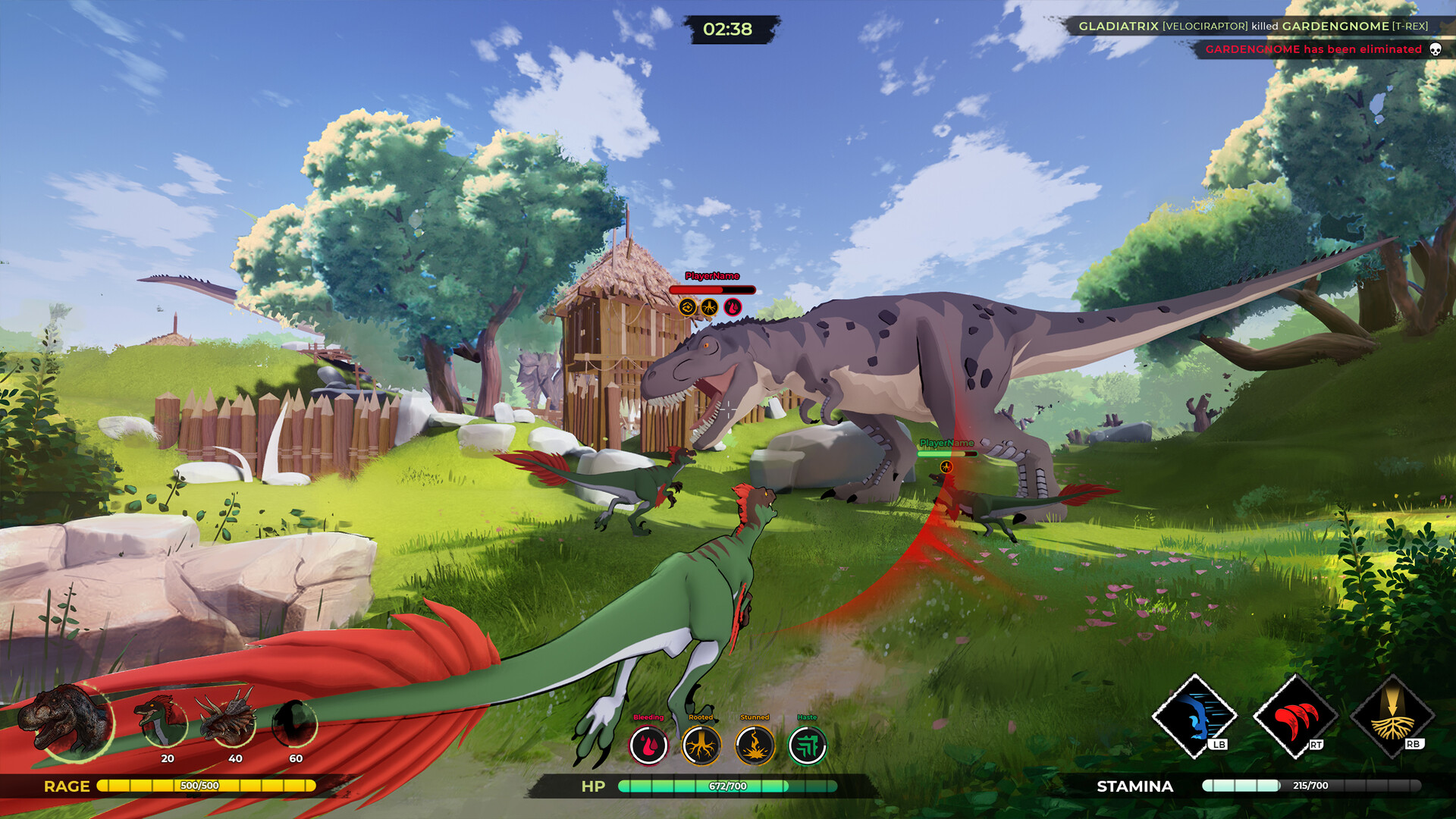This screenshot has height=819, width=1456.
Task: Use the red claw slash ability
Action: point(1294,717)
